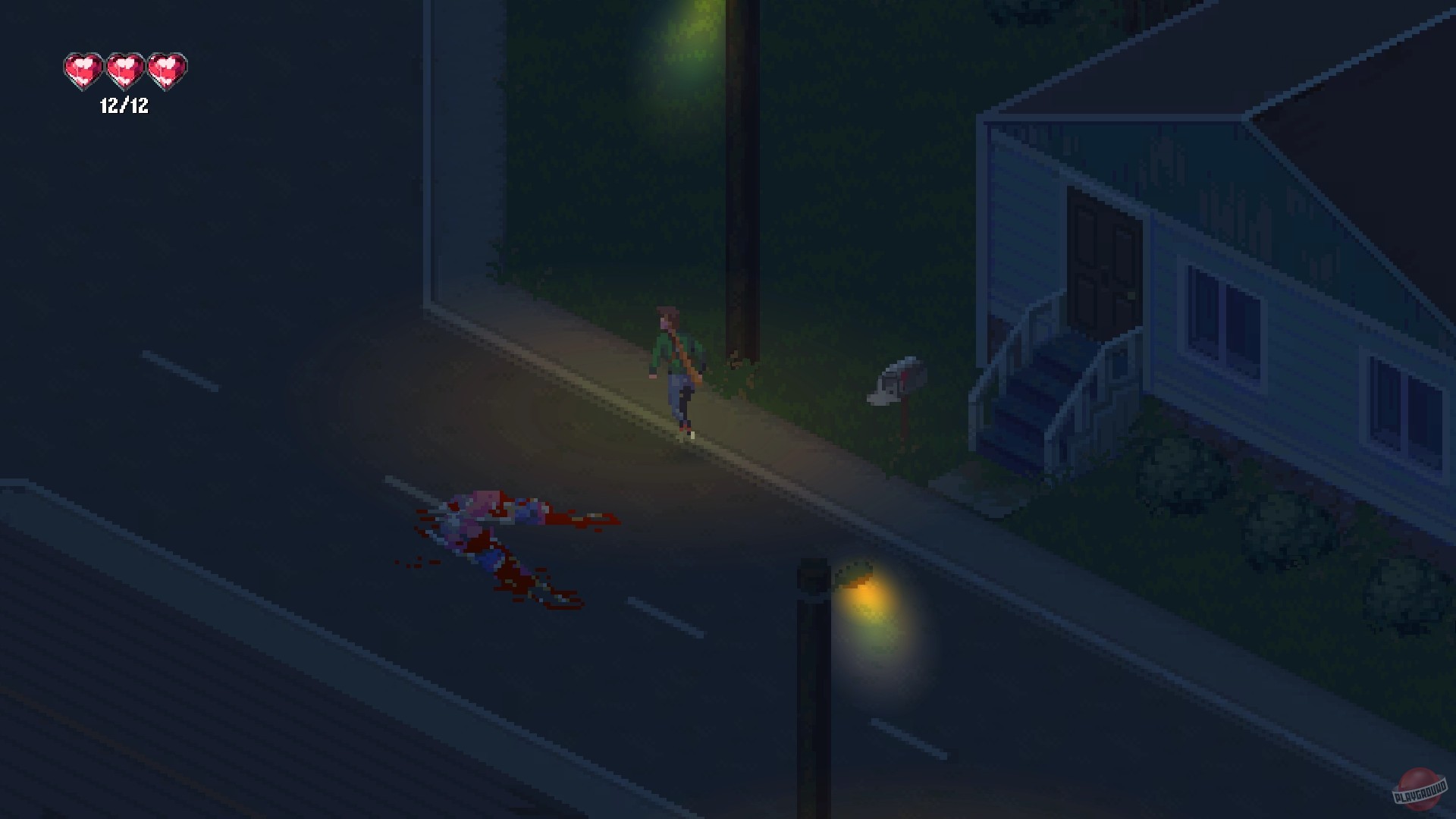This screenshot has width=1456, height=819.
Task: Click the sidewalk where the character stands
Action: click(720, 425)
